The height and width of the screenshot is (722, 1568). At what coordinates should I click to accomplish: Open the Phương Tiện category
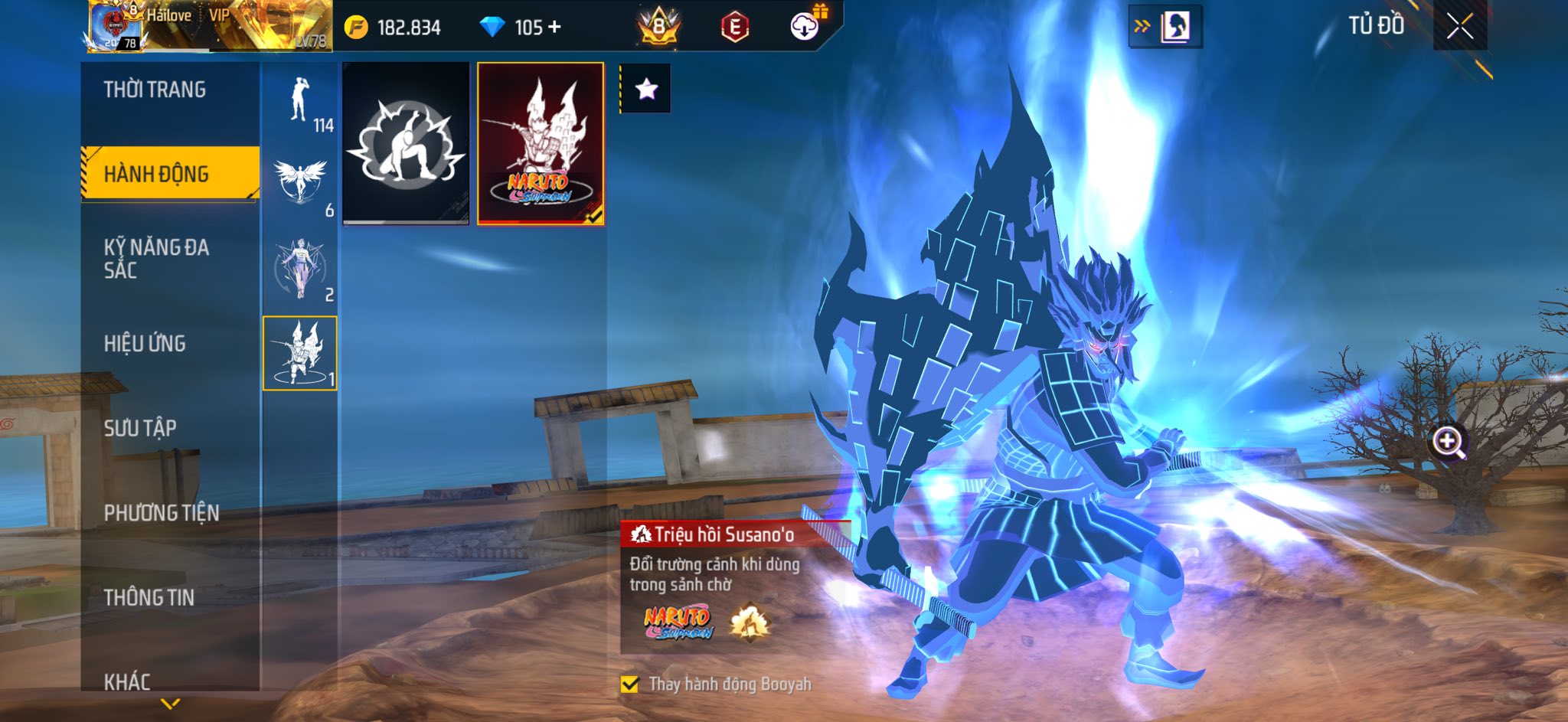(162, 512)
